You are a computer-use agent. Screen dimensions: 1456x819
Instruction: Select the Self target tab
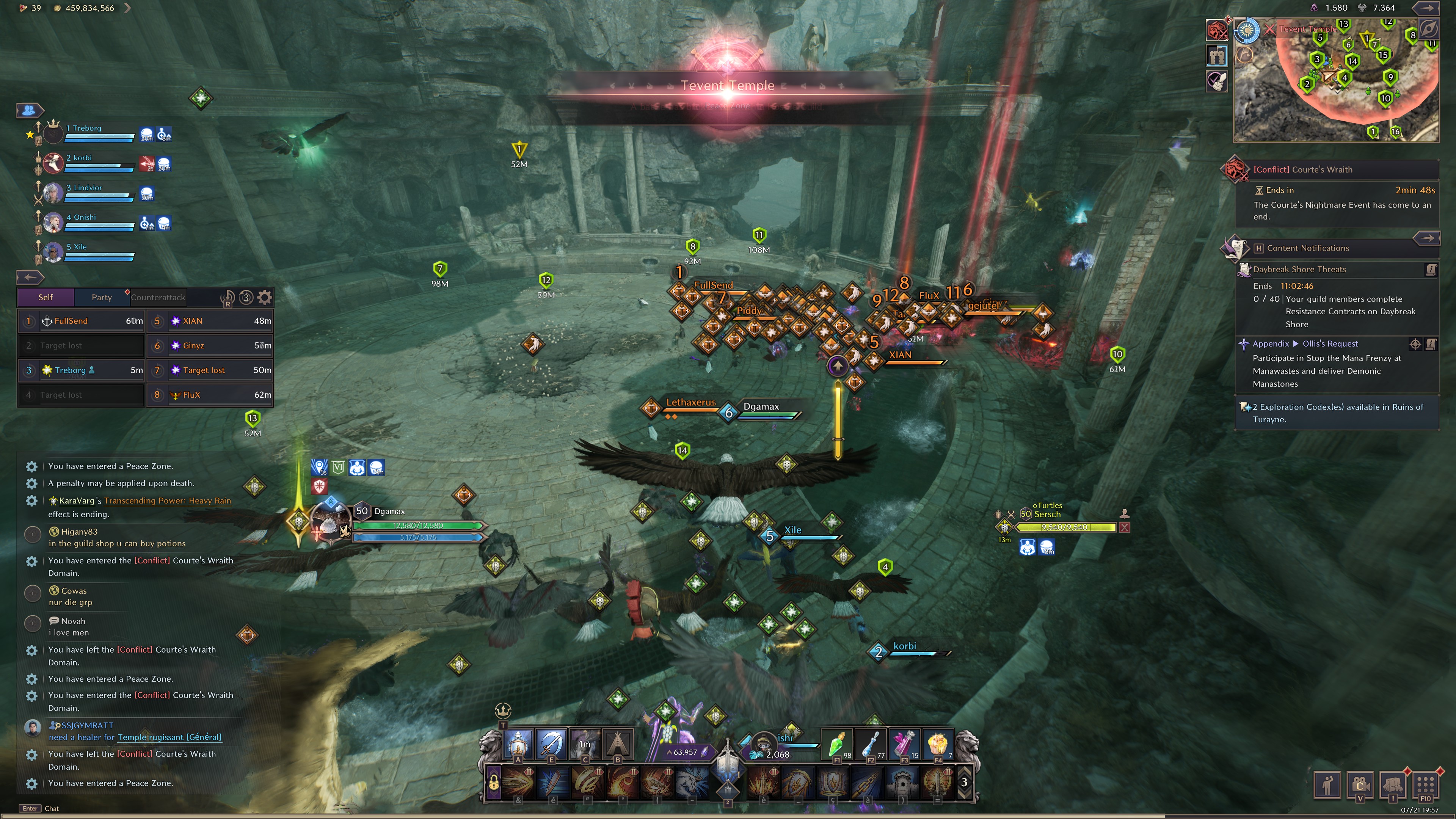[x=45, y=297]
